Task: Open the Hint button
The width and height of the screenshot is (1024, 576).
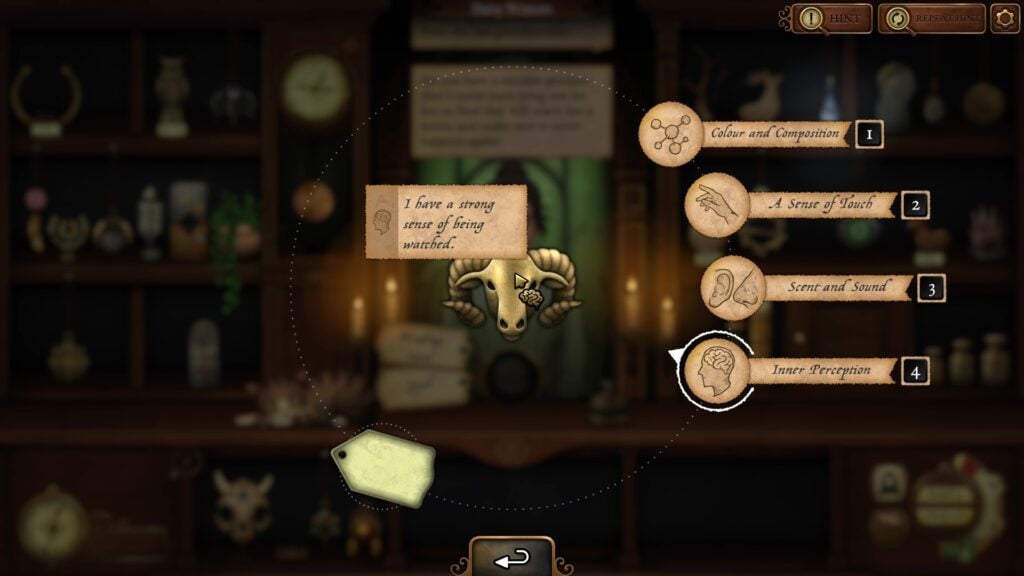Action: 832,18
